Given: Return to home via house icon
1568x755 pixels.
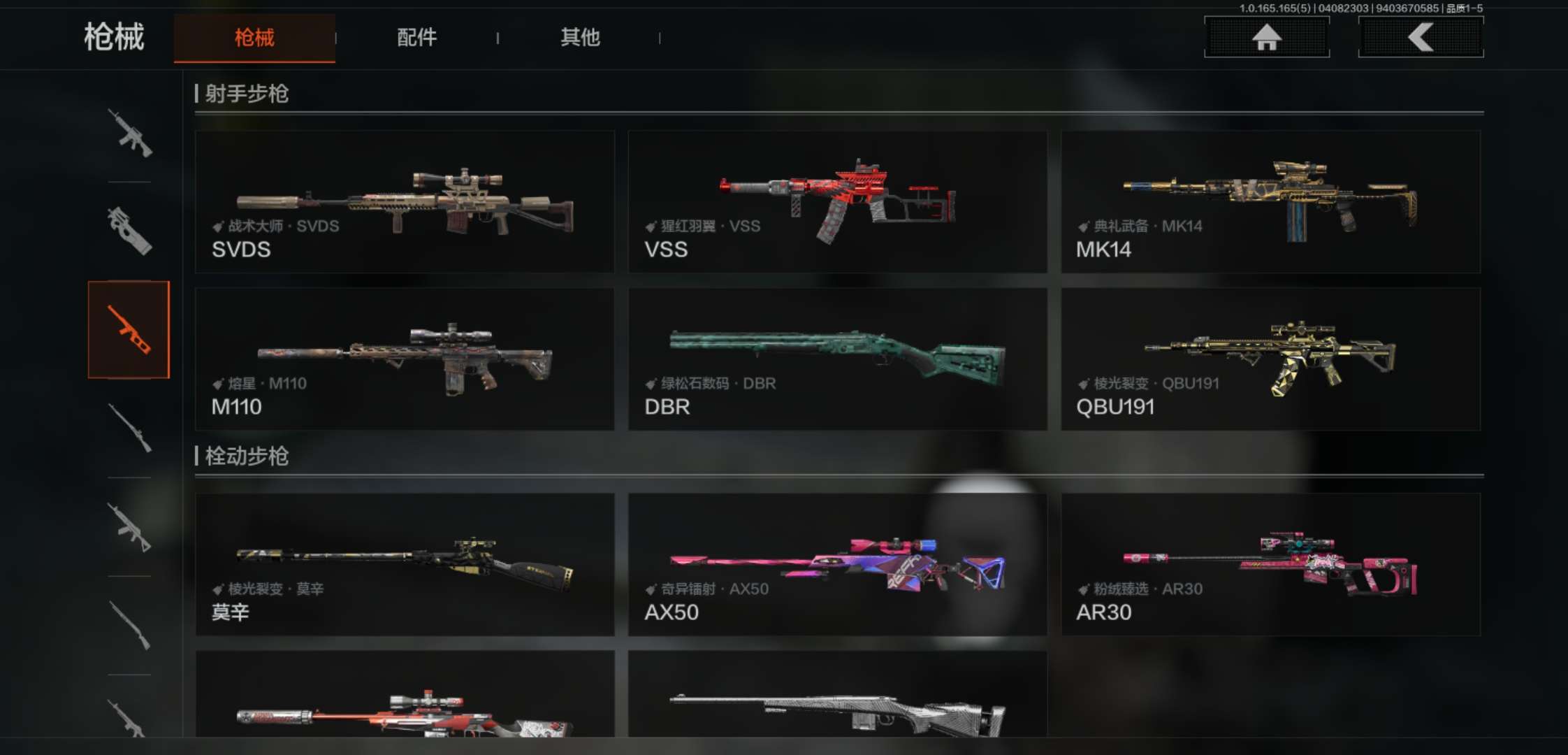Looking at the screenshot, I should [1266, 37].
